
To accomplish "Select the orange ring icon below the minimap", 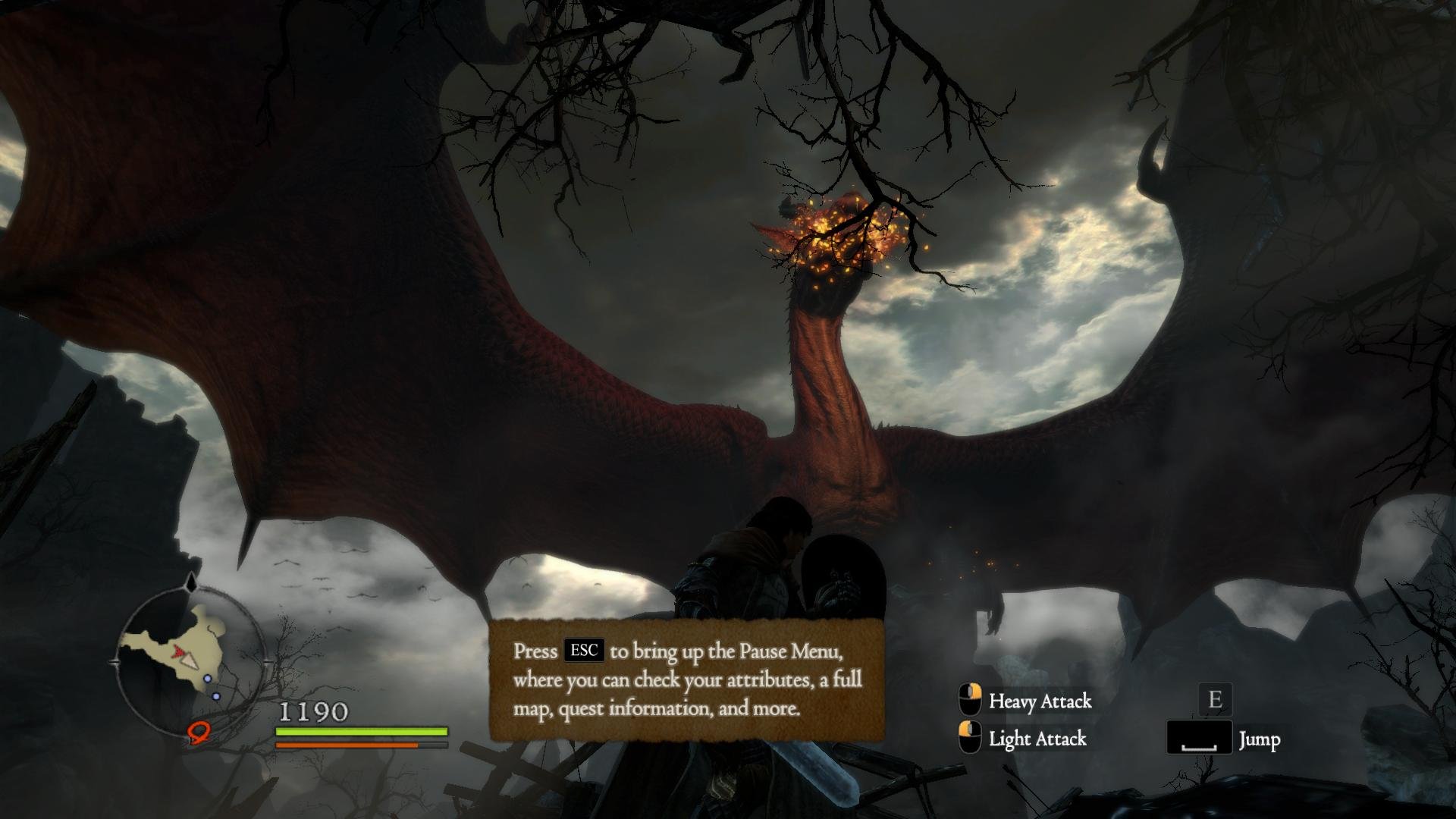I will coord(199,732).
